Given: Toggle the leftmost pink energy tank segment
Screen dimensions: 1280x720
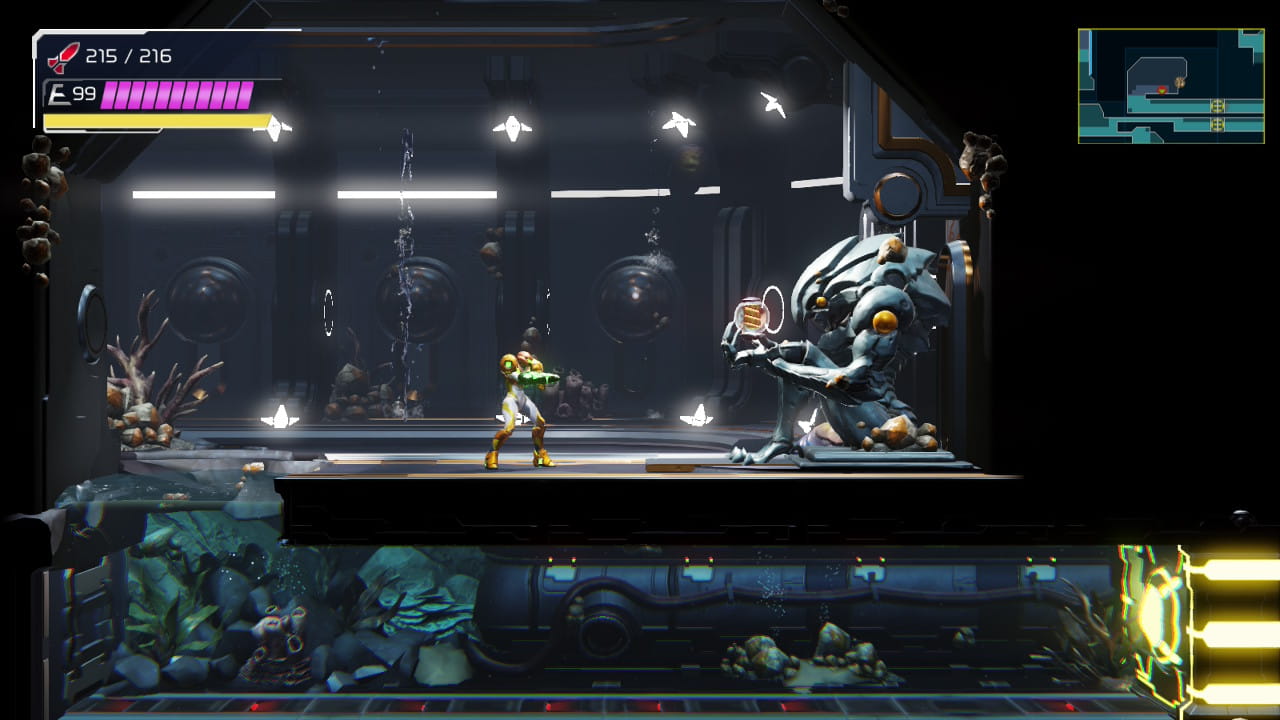Looking at the screenshot, I should [x=110, y=95].
